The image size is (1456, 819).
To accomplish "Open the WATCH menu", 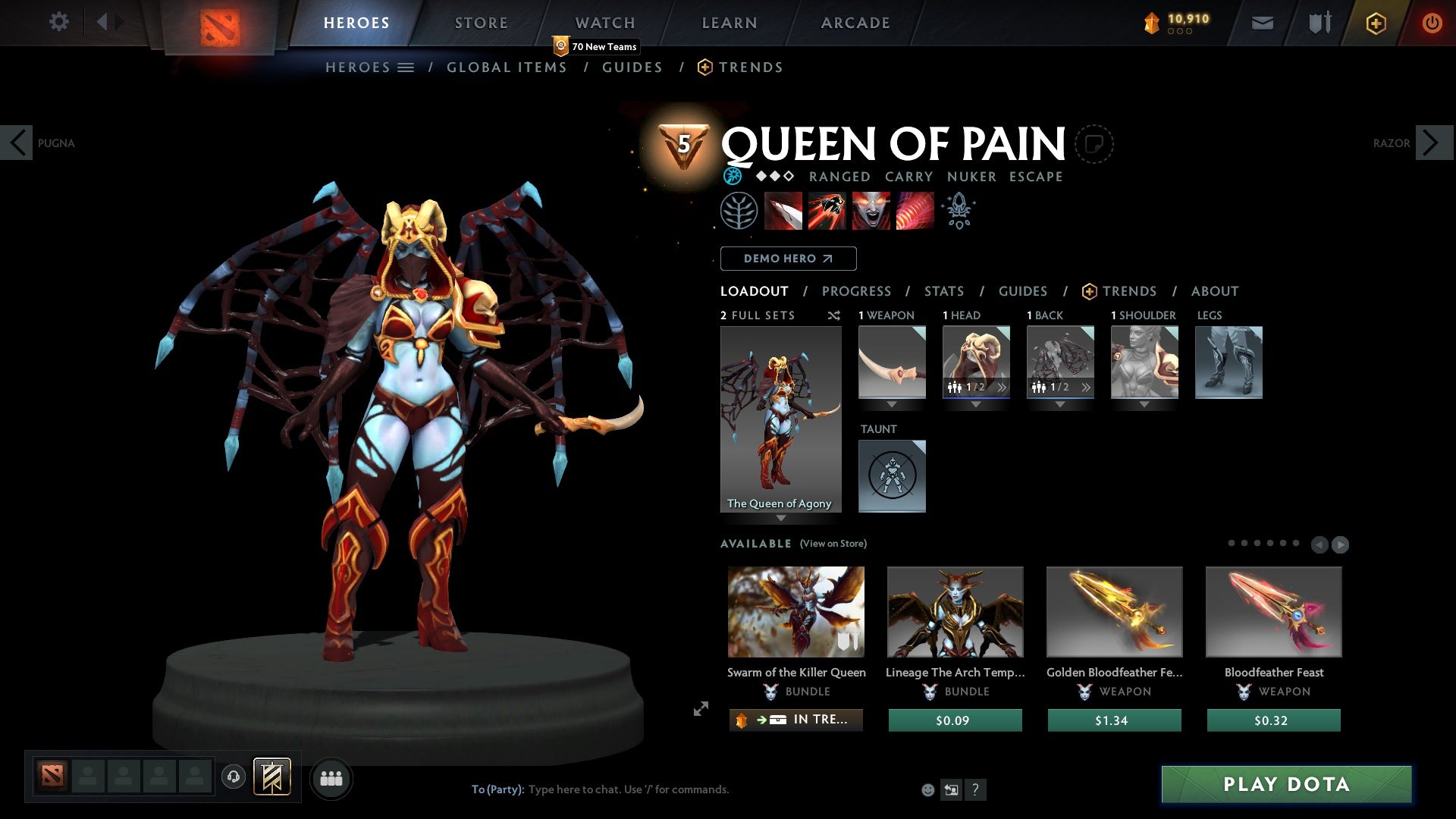I will (x=604, y=23).
